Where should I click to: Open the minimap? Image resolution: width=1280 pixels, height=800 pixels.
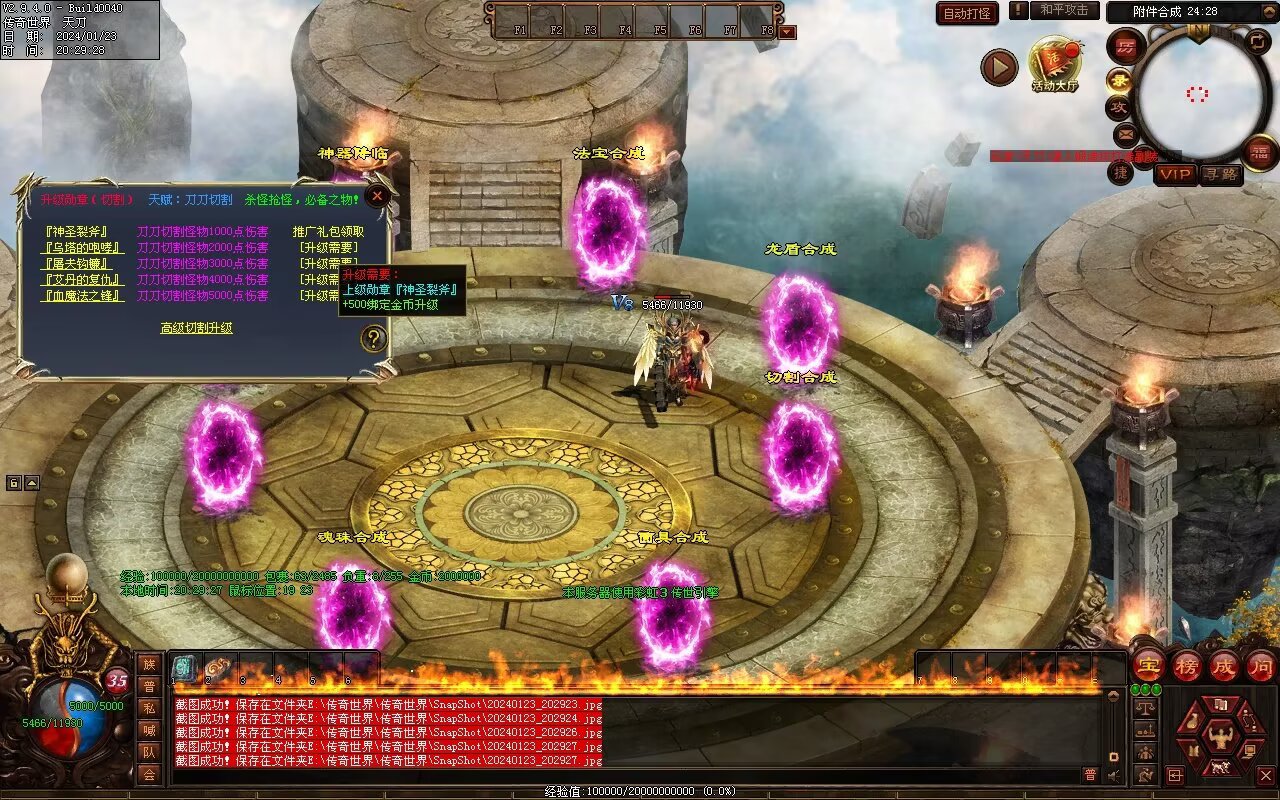click(x=1198, y=94)
